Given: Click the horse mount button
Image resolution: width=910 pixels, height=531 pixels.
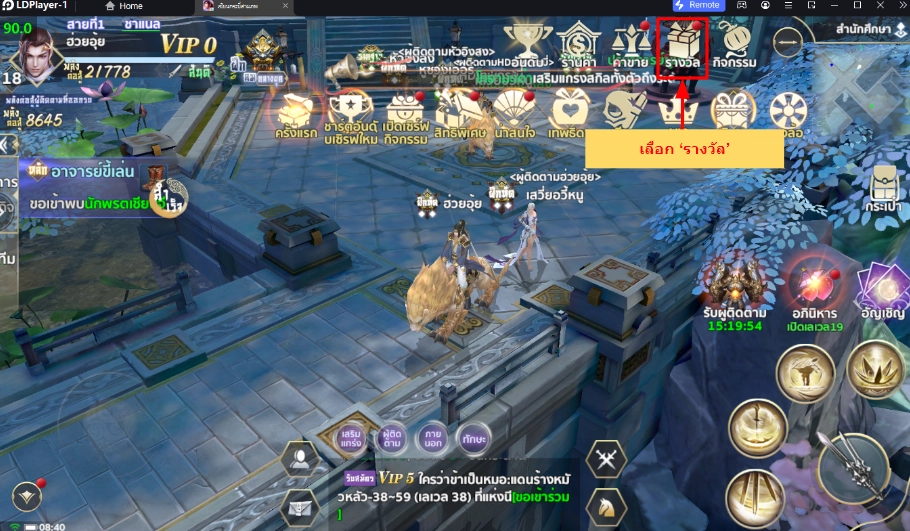Looking at the screenshot, I should pyautogui.click(x=606, y=507).
